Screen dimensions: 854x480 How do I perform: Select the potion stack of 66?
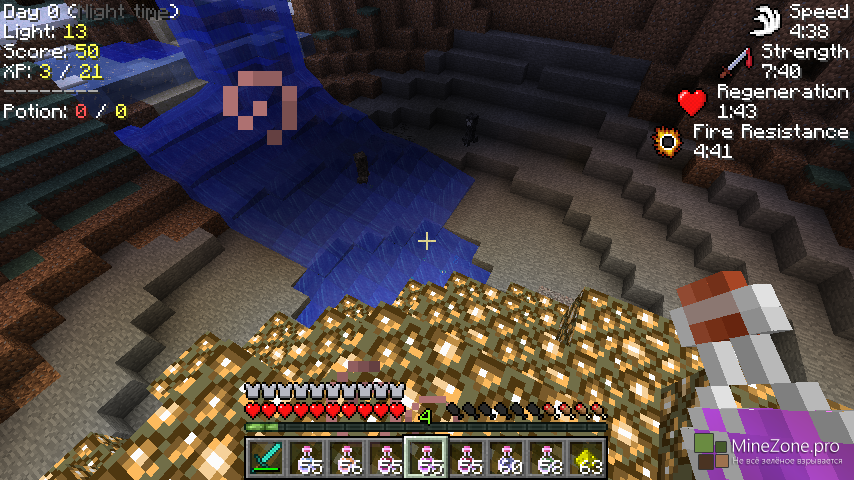(x=345, y=458)
